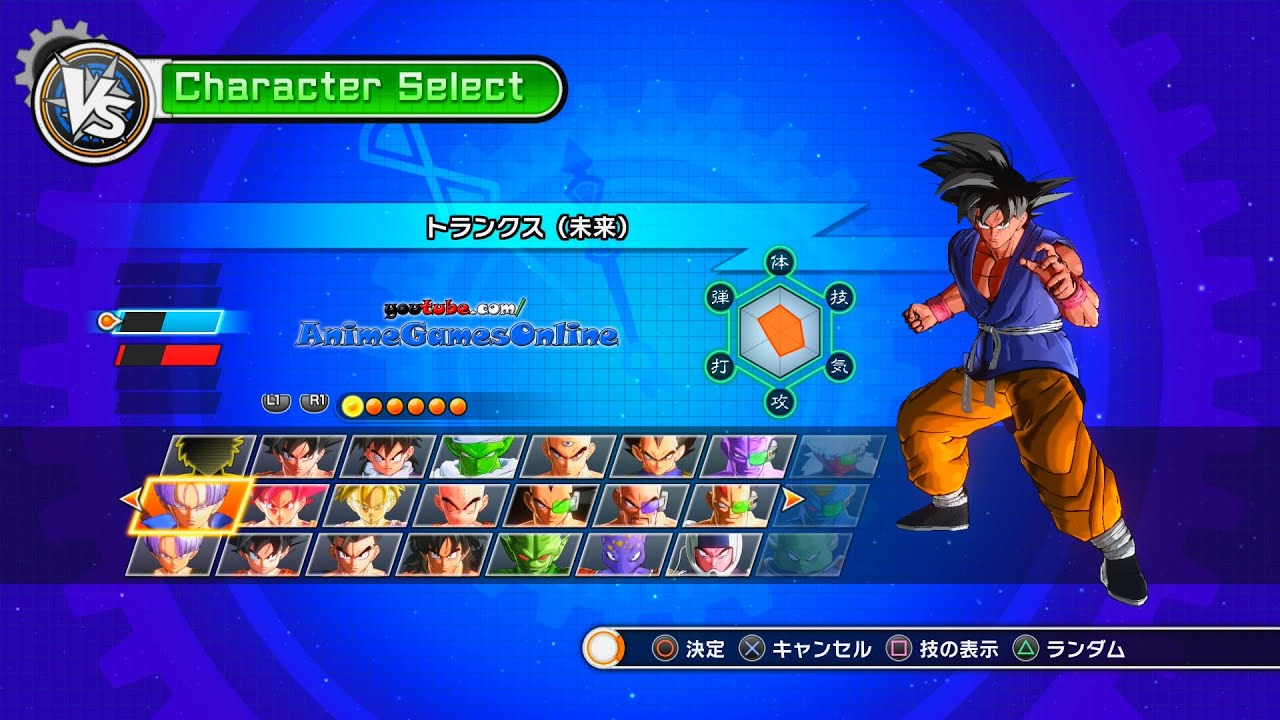This screenshot has height=720, width=1280.
Task: Select Vegeta's portrait tile
Action: [x=658, y=455]
